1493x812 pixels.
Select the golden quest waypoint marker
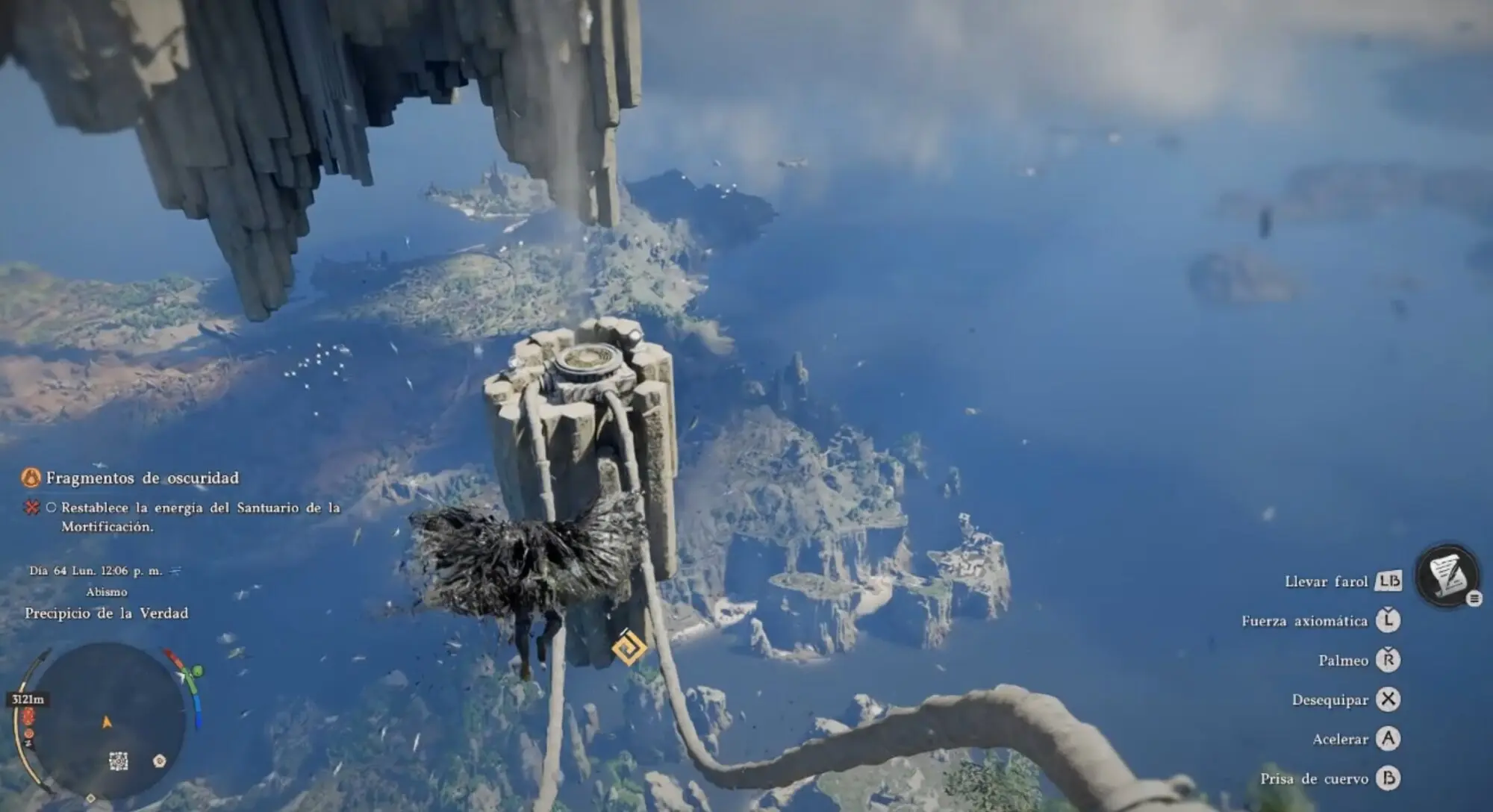pyautogui.click(x=629, y=646)
